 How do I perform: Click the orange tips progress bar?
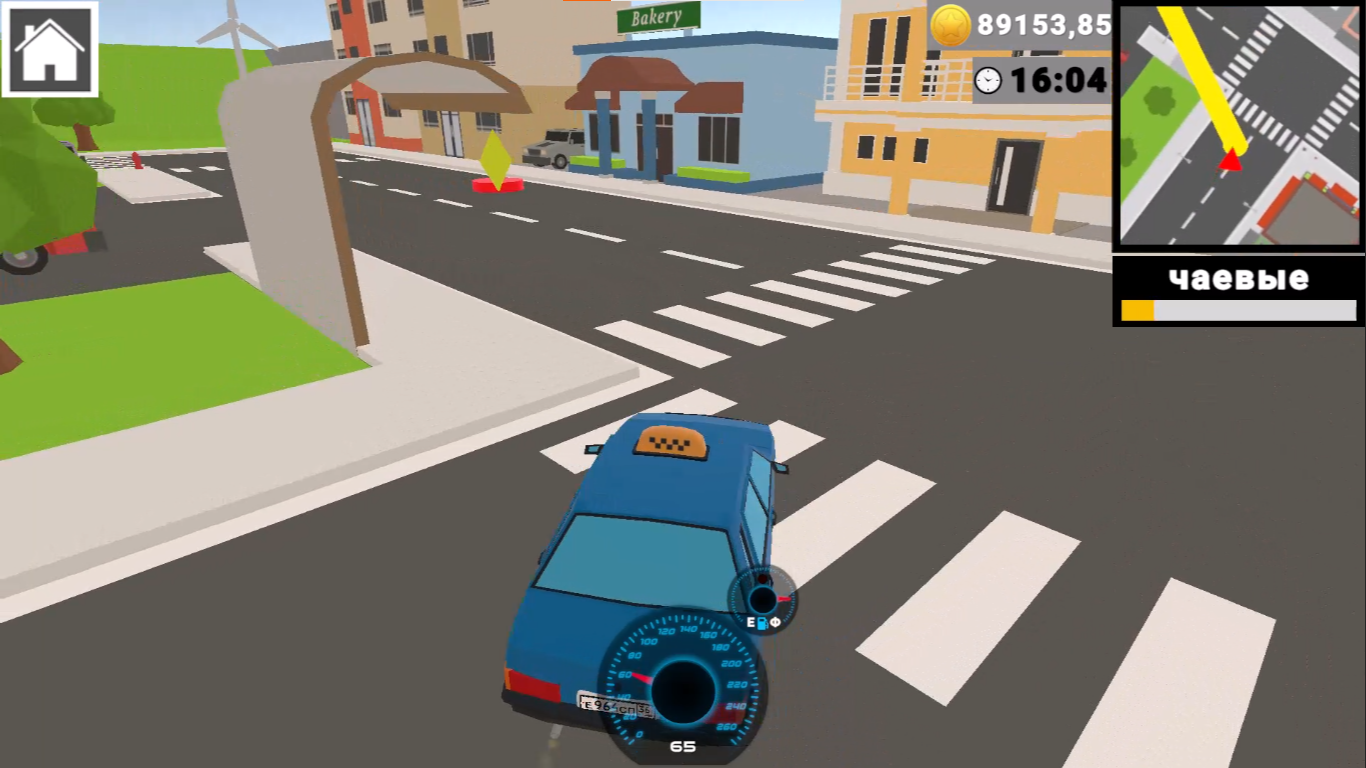[1140, 309]
